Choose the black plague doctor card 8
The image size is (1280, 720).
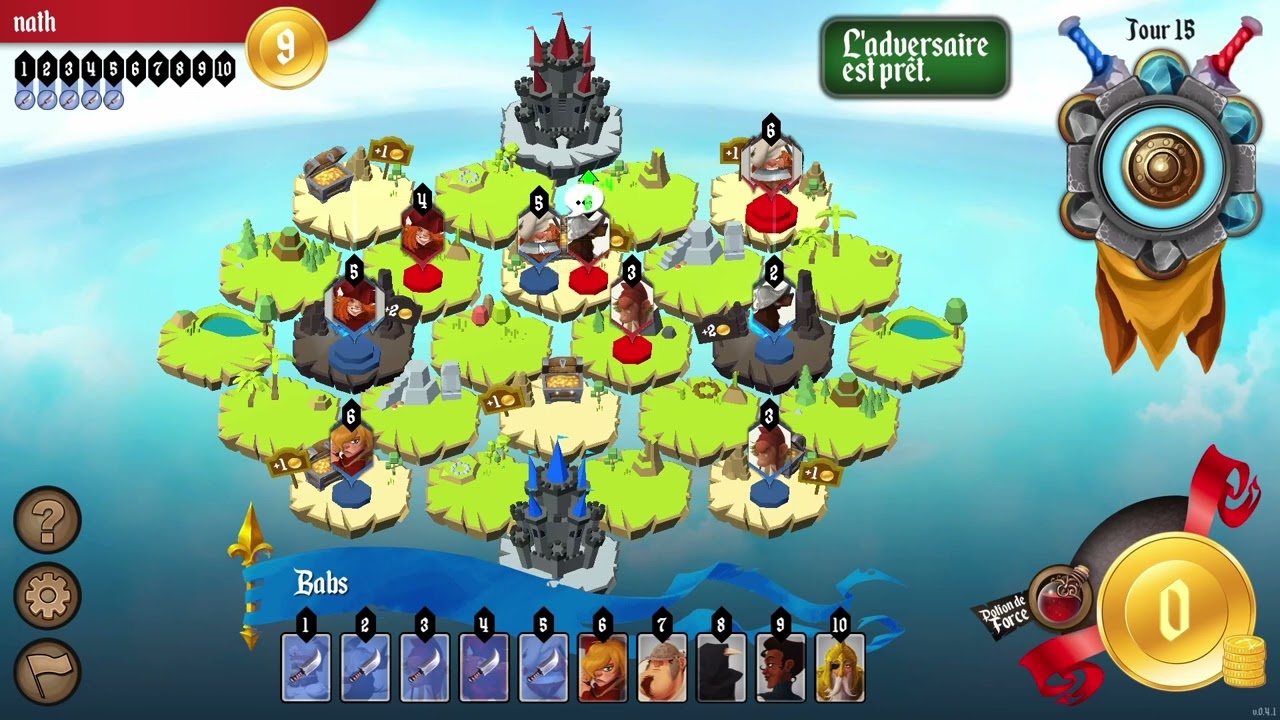(721, 667)
